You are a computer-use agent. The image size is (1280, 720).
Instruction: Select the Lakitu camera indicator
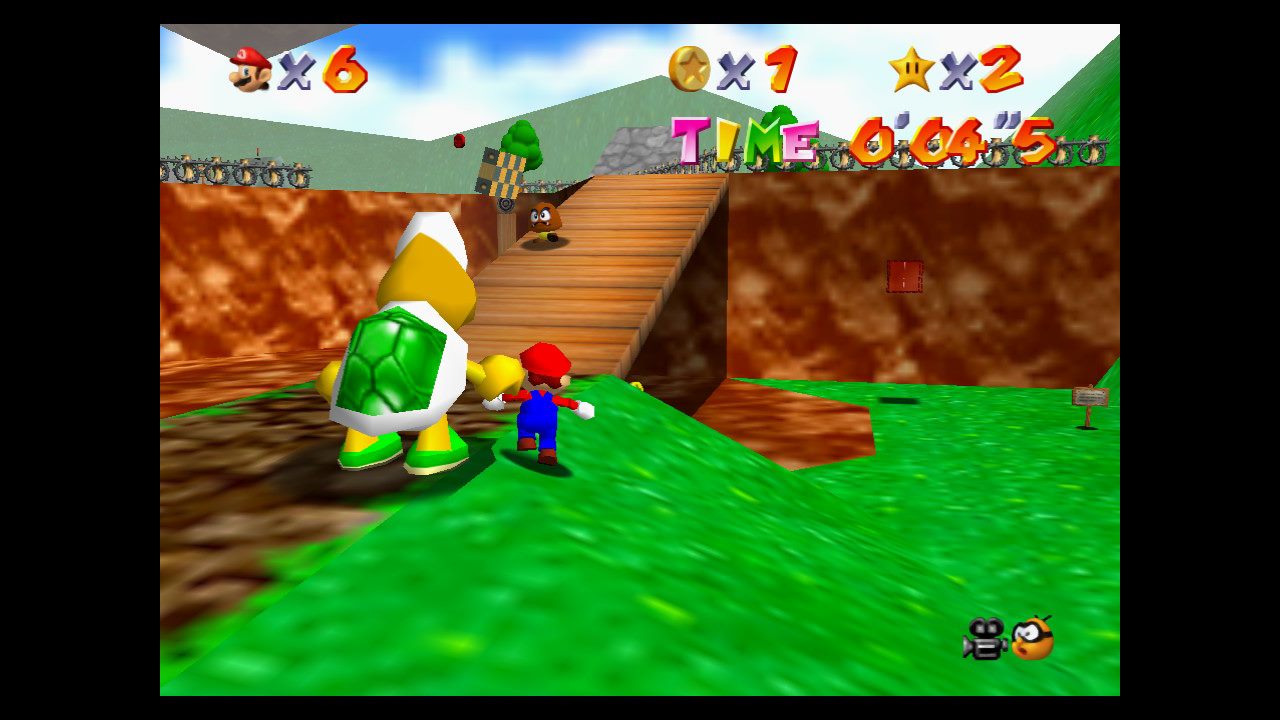(1033, 638)
